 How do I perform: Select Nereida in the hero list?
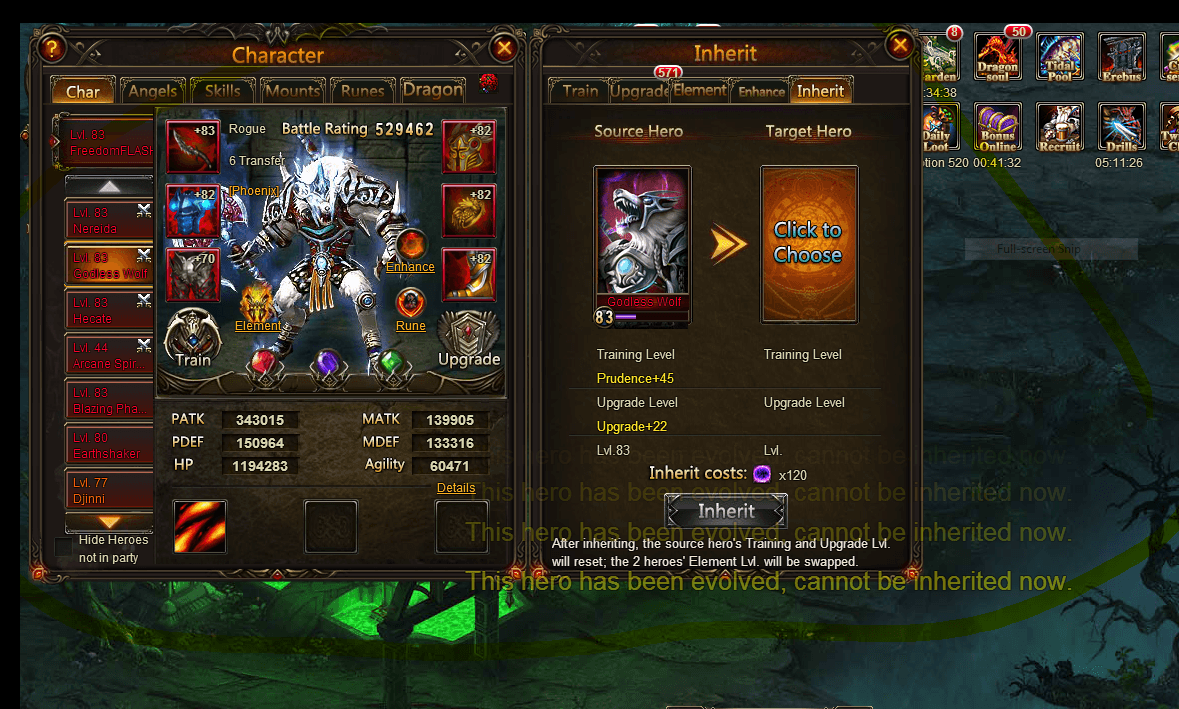tap(108, 221)
